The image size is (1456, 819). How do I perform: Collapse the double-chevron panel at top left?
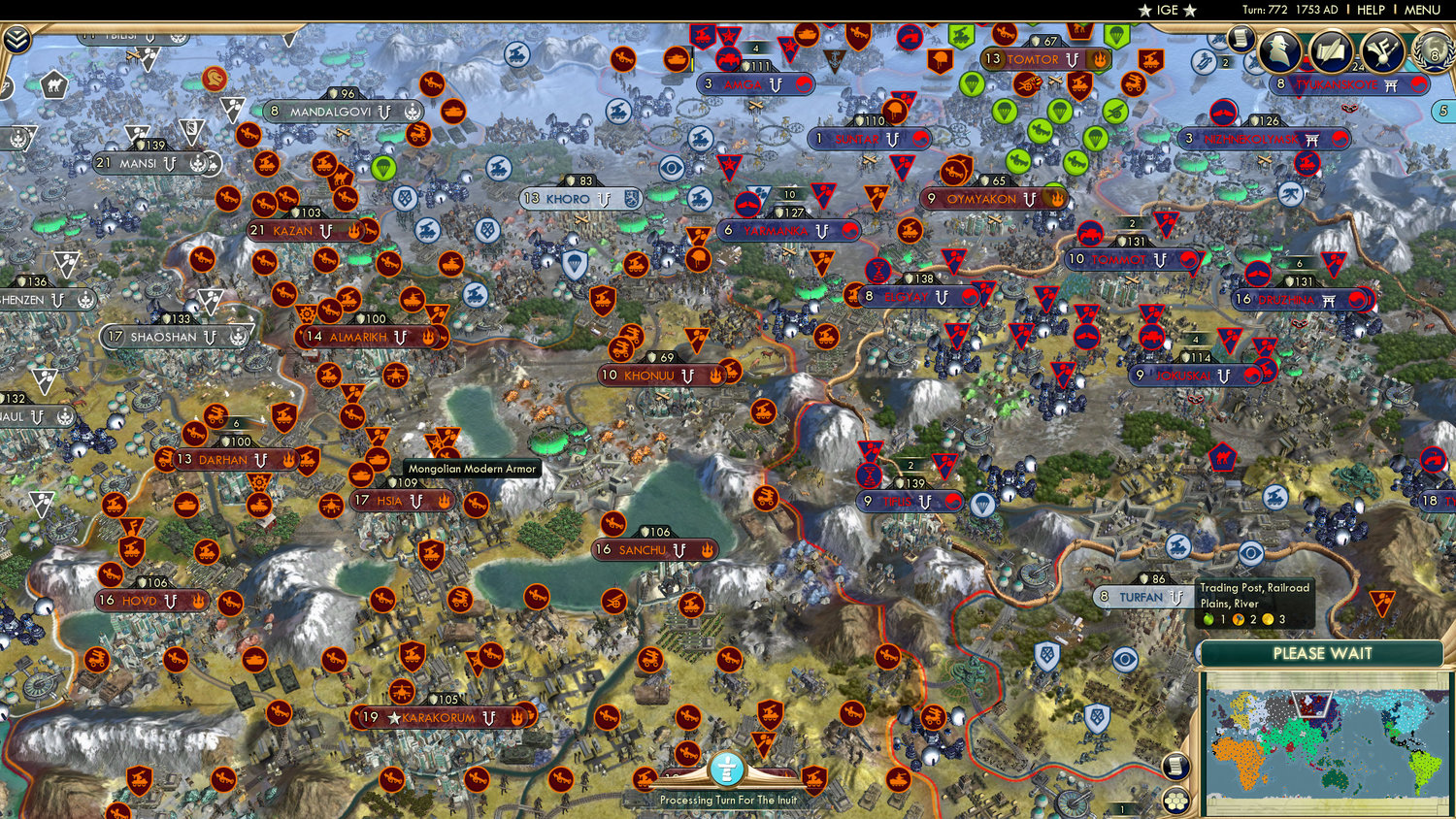point(17,38)
